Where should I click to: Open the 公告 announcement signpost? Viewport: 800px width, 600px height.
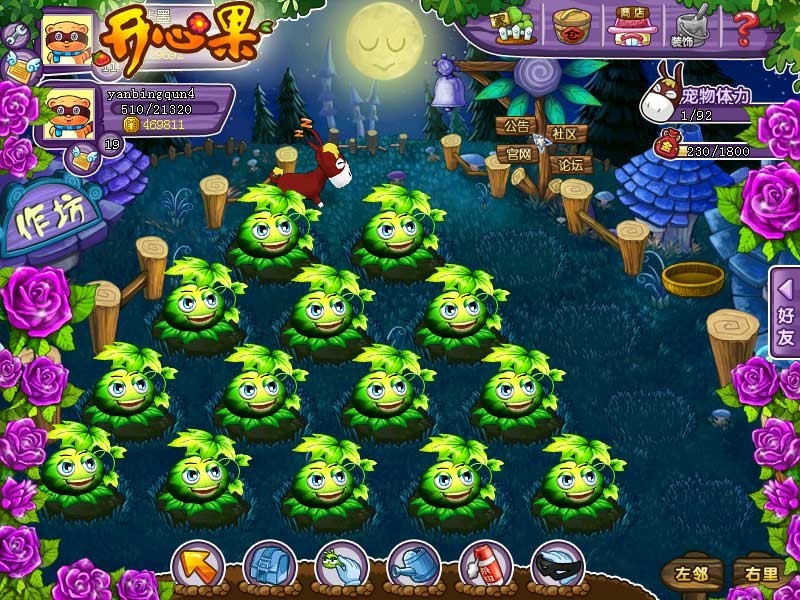[516, 127]
